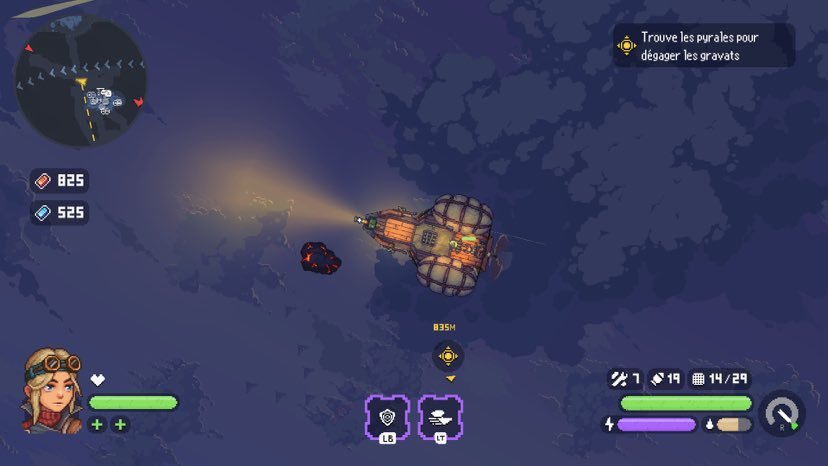
Task: Activate the wind dash ability icon
Action: coord(440,417)
